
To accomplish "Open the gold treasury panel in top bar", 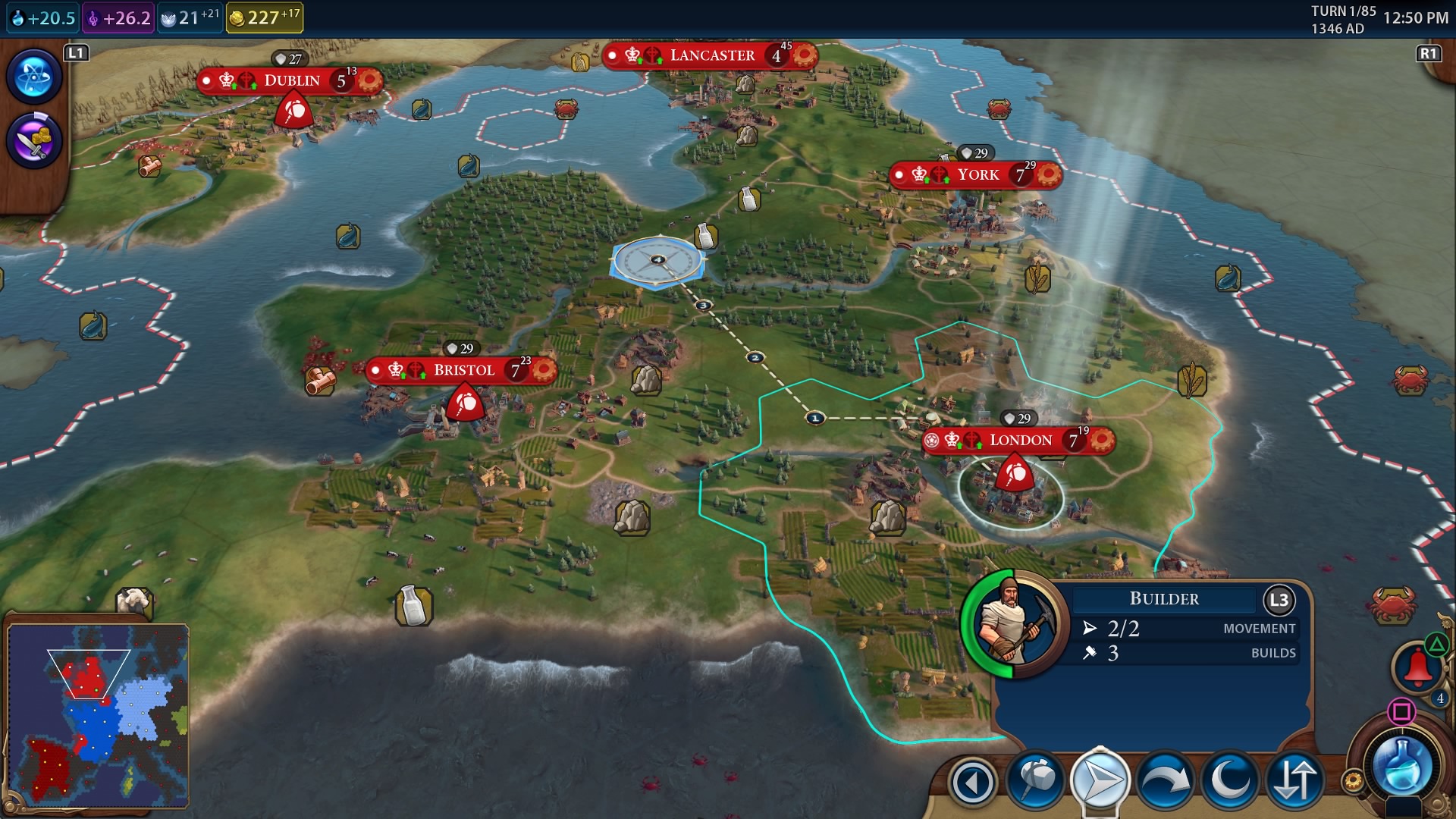I will [265, 17].
